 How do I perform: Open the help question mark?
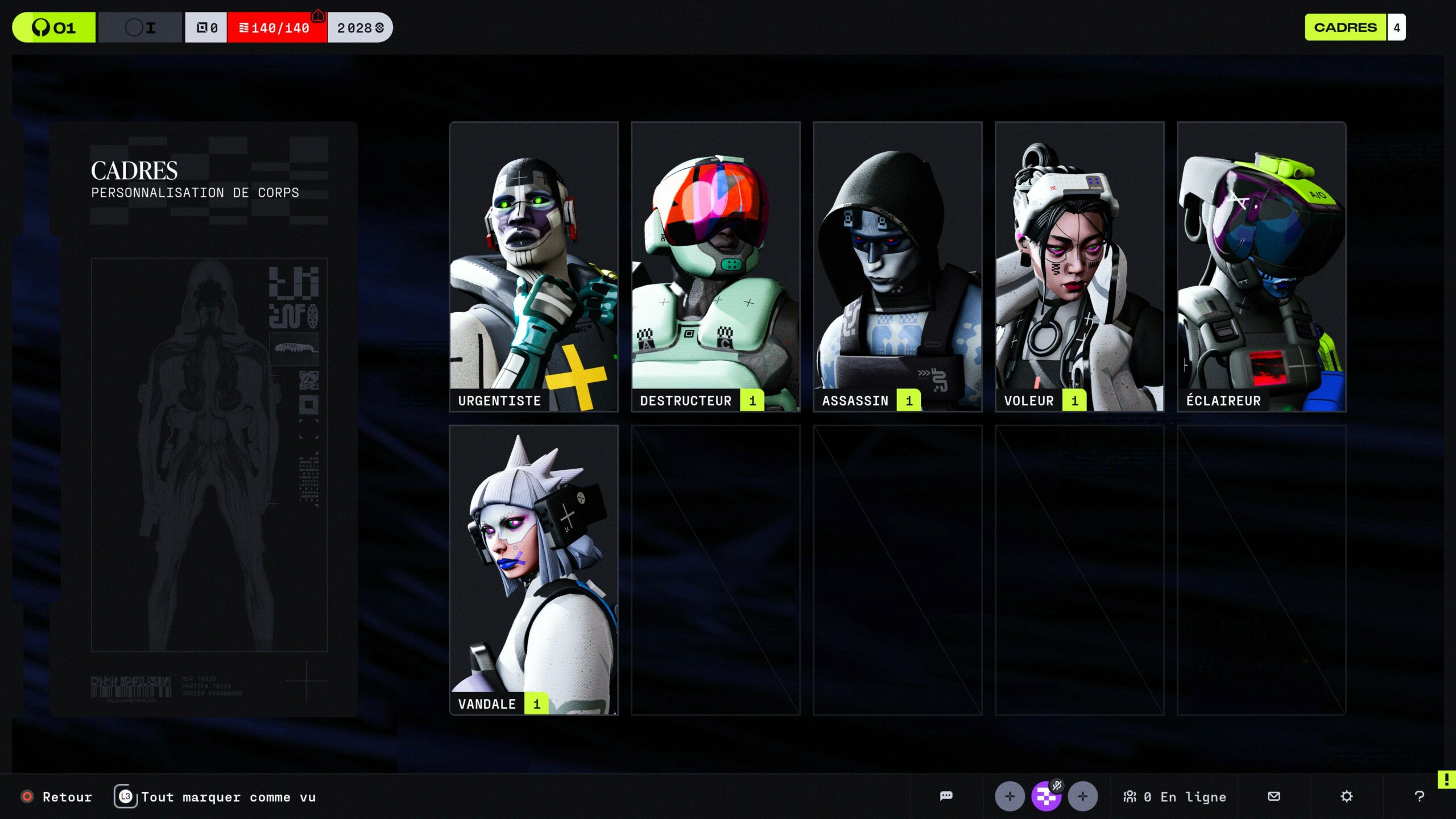coord(1420,796)
